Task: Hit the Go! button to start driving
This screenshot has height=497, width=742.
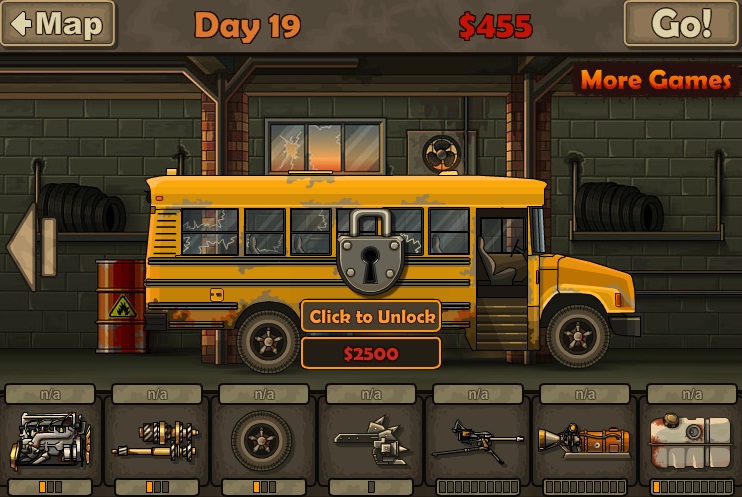Action: (680, 24)
